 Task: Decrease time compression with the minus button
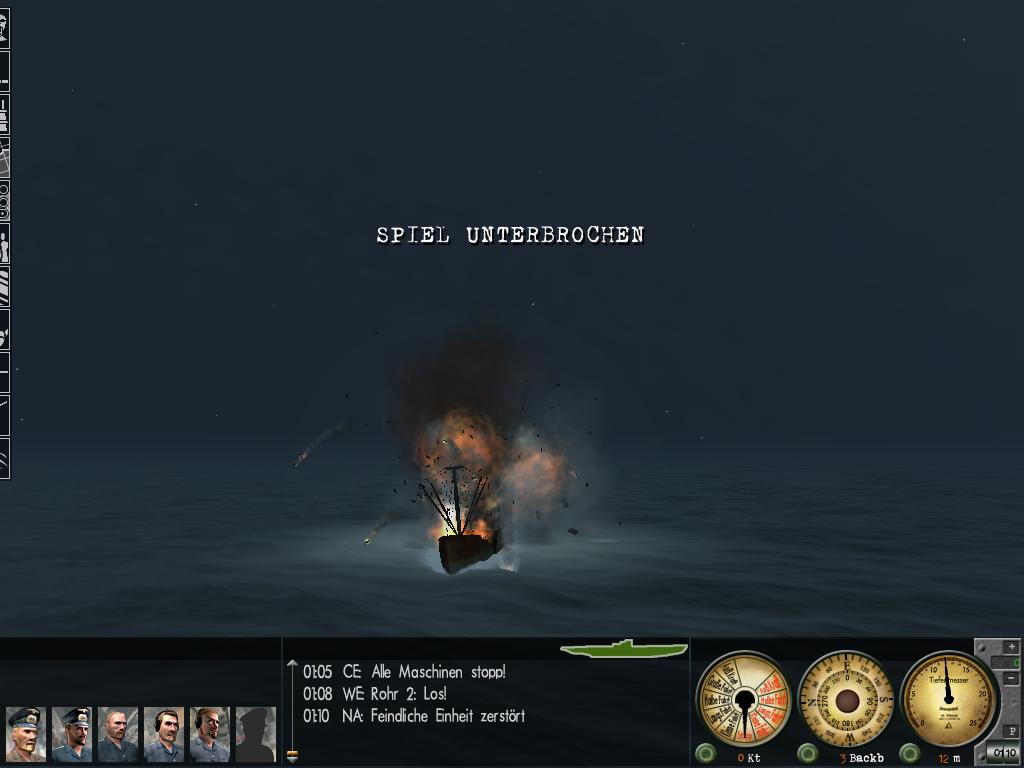pos(1011,679)
